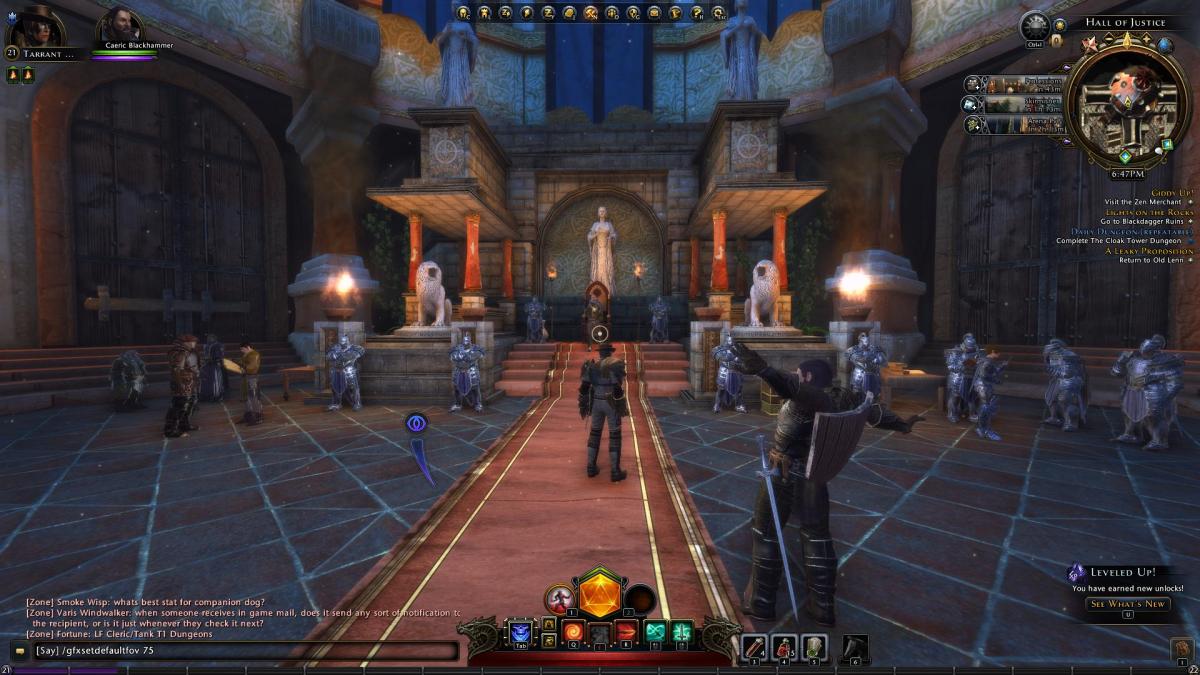Summon the mount from slot 6

click(x=855, y=648)
